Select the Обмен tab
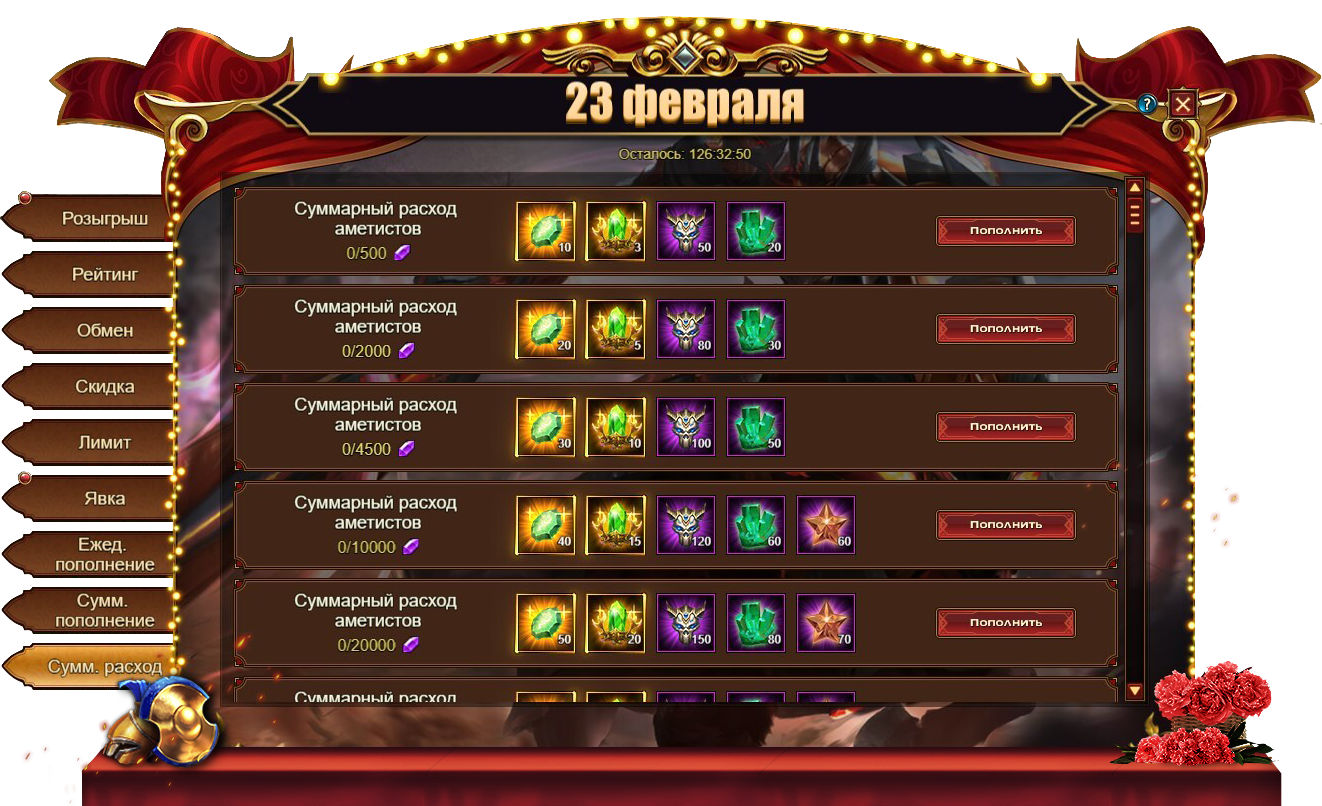 tap(104, 330)
